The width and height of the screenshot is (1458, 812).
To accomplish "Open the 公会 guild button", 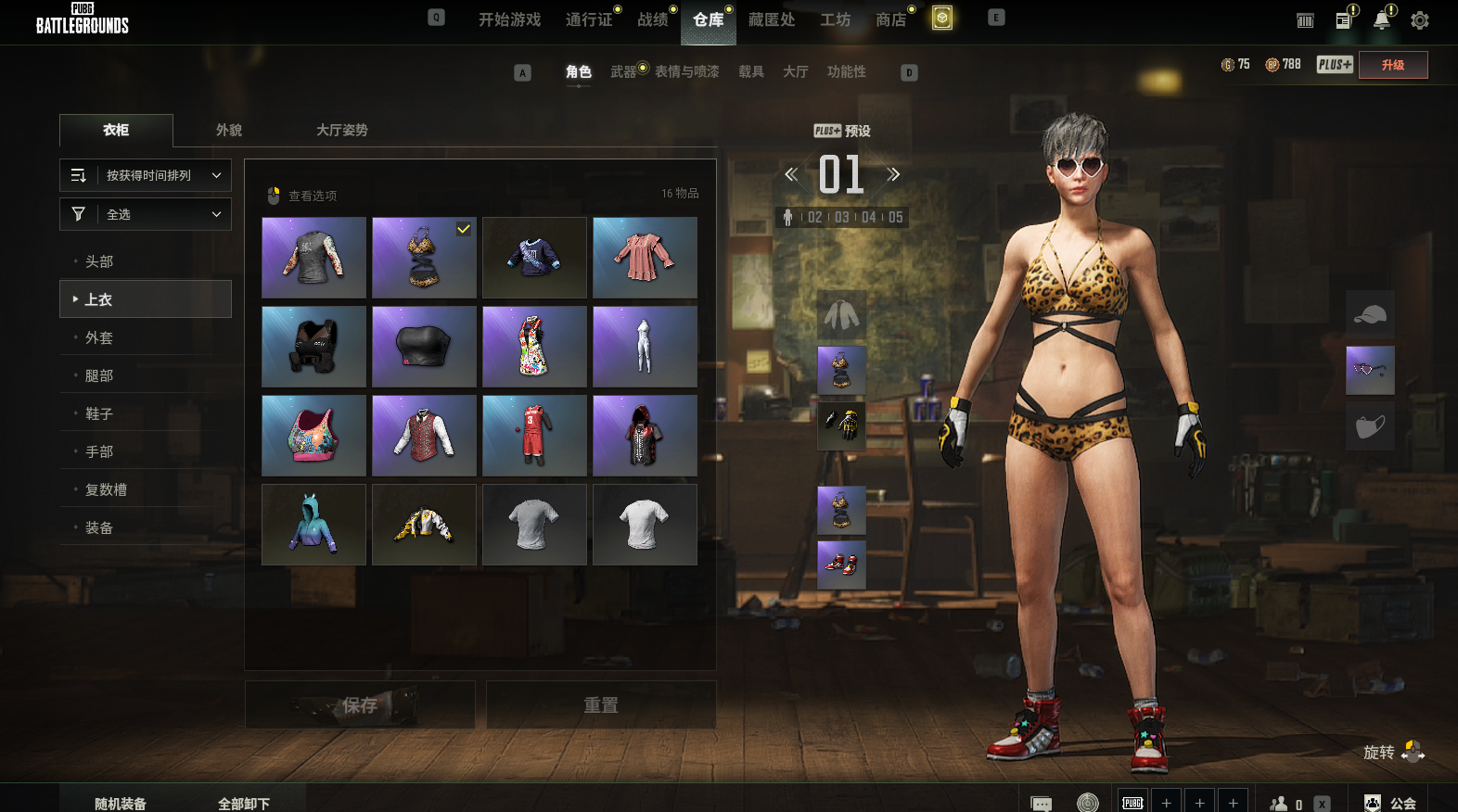I will pos(1393,803).
